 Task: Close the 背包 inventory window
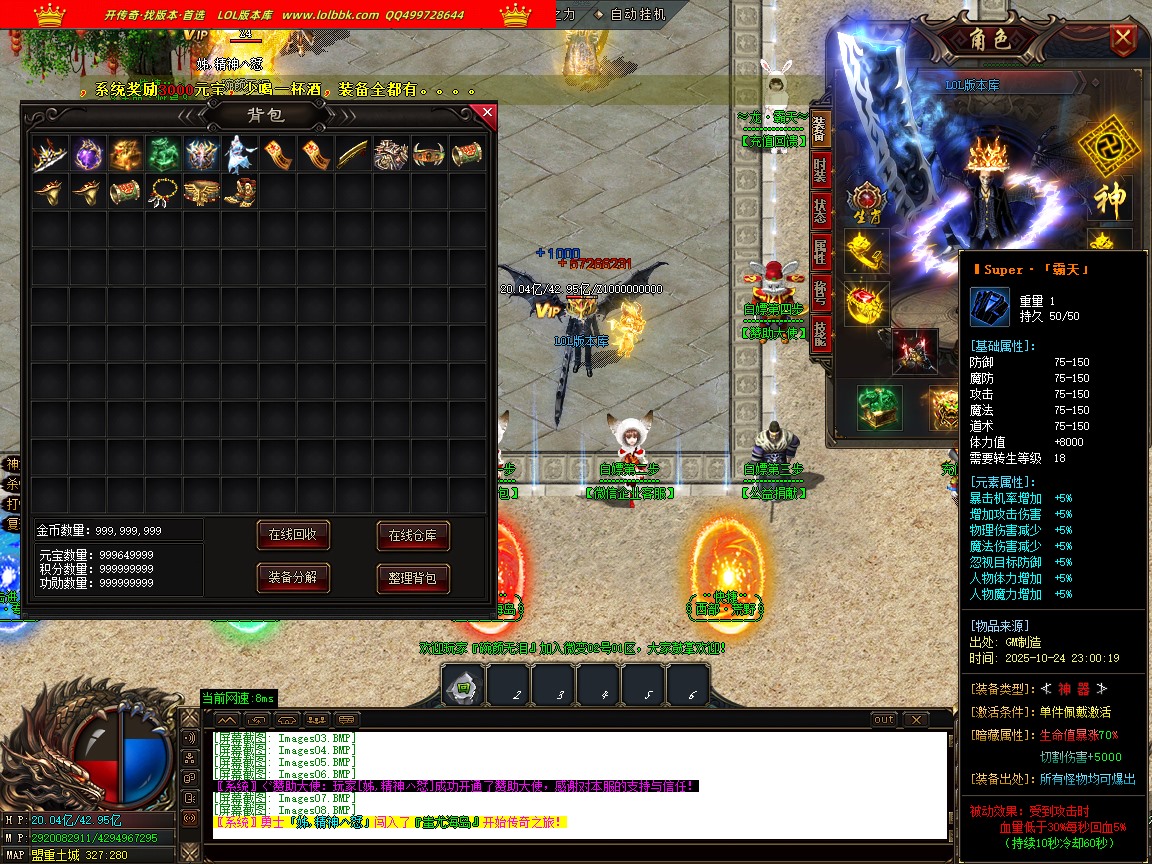[x=487, y=113]
